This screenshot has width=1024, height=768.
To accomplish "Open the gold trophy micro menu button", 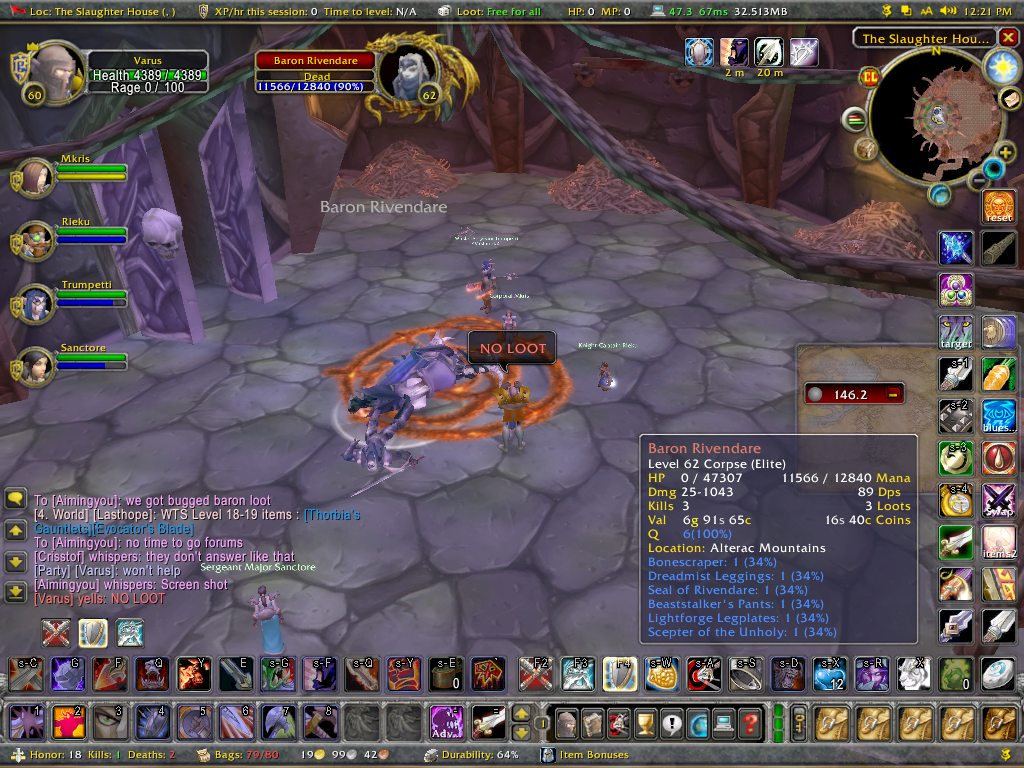I will coord(645,722).
